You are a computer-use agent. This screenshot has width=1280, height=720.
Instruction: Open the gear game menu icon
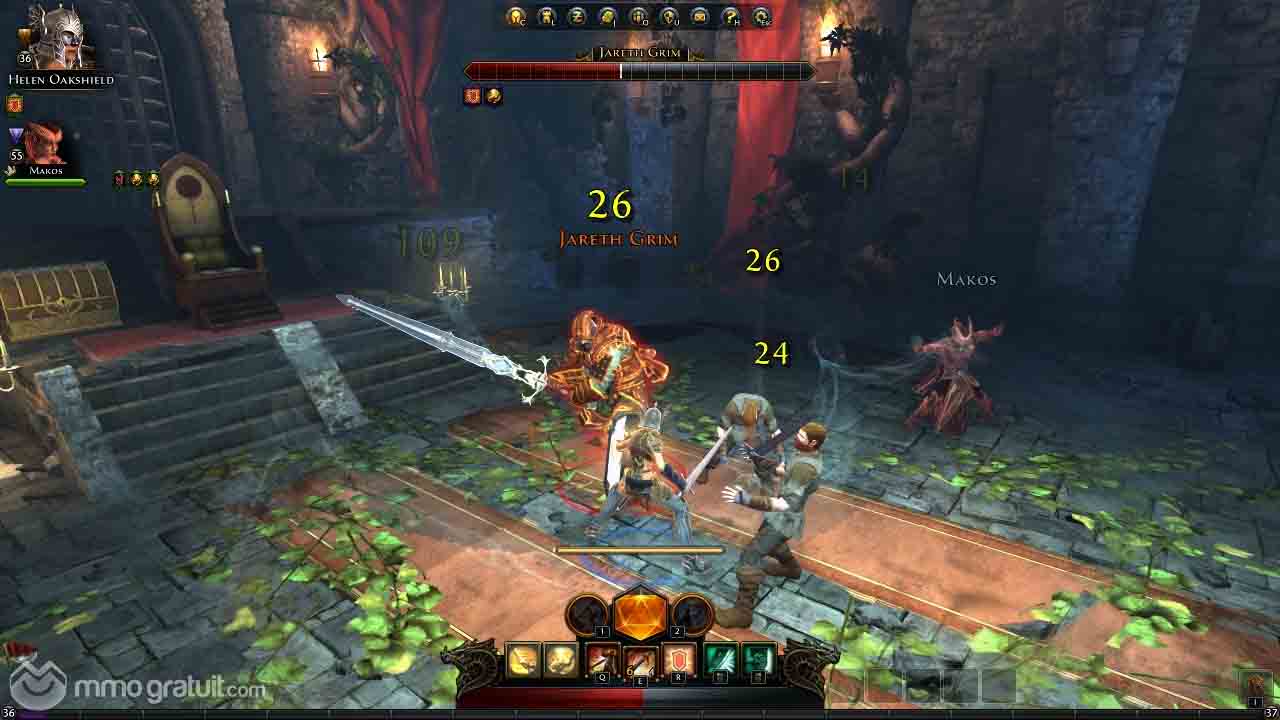(x=762, y=16)
